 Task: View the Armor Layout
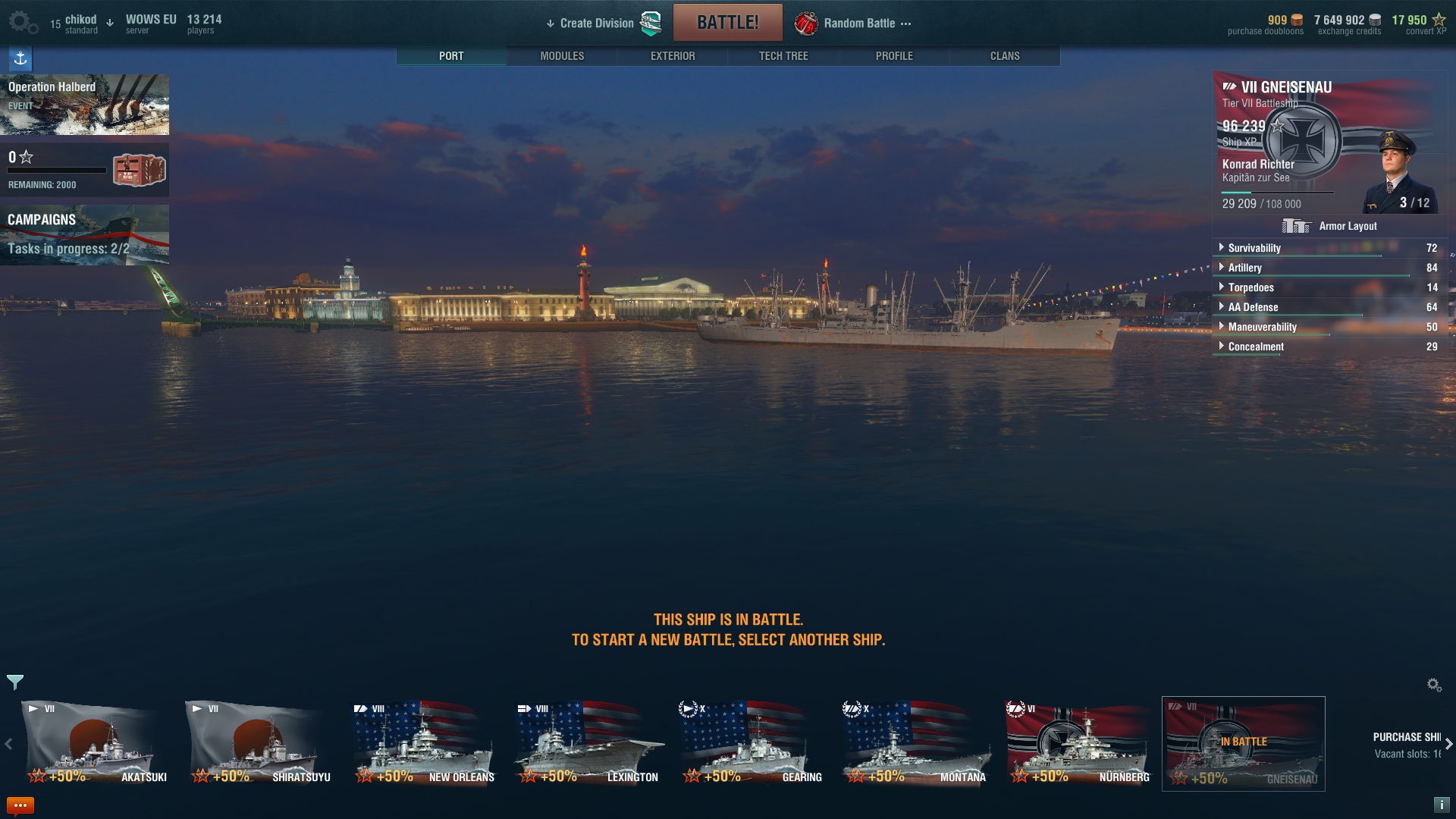pos(1330,226)
